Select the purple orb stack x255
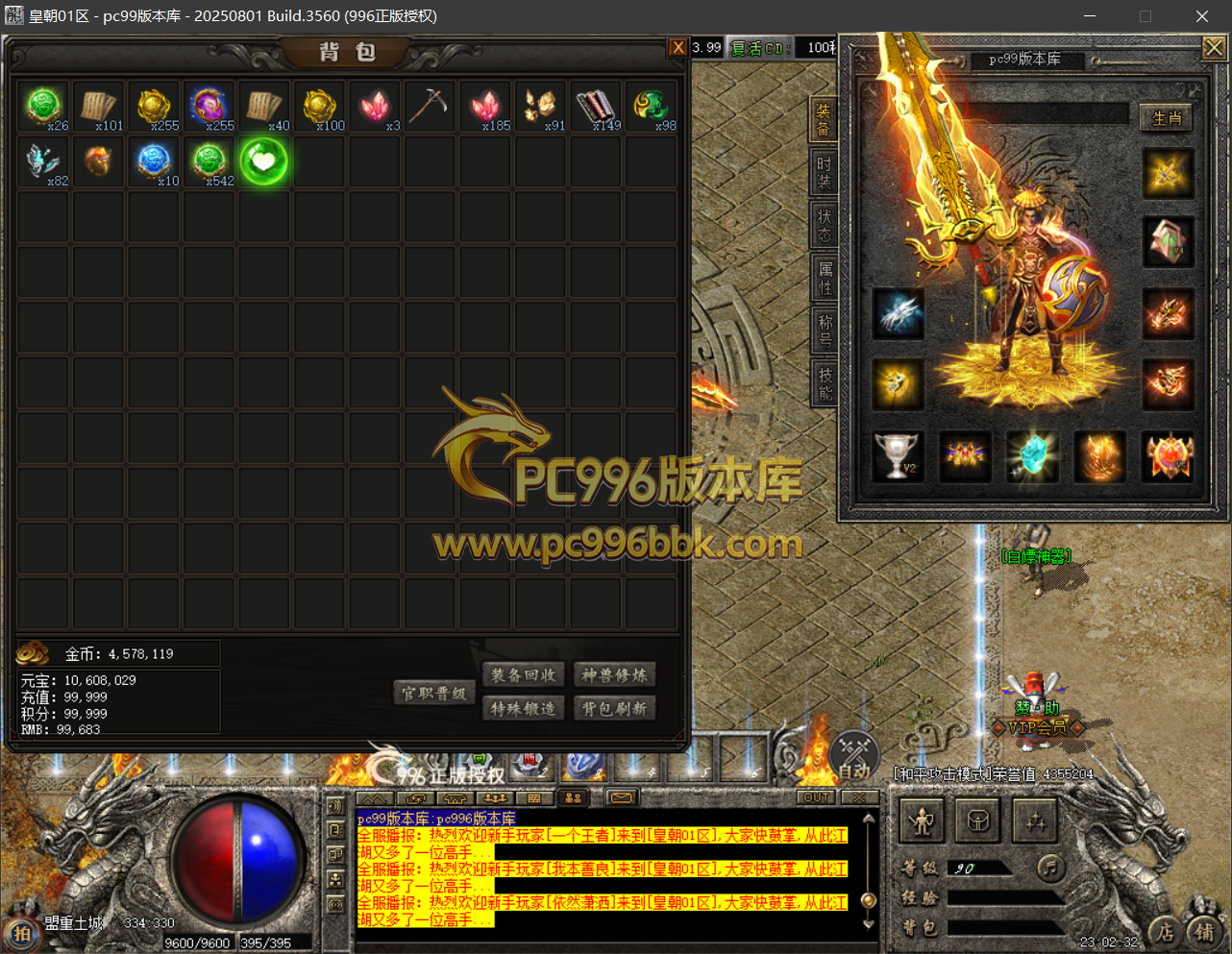 point(209,106)
